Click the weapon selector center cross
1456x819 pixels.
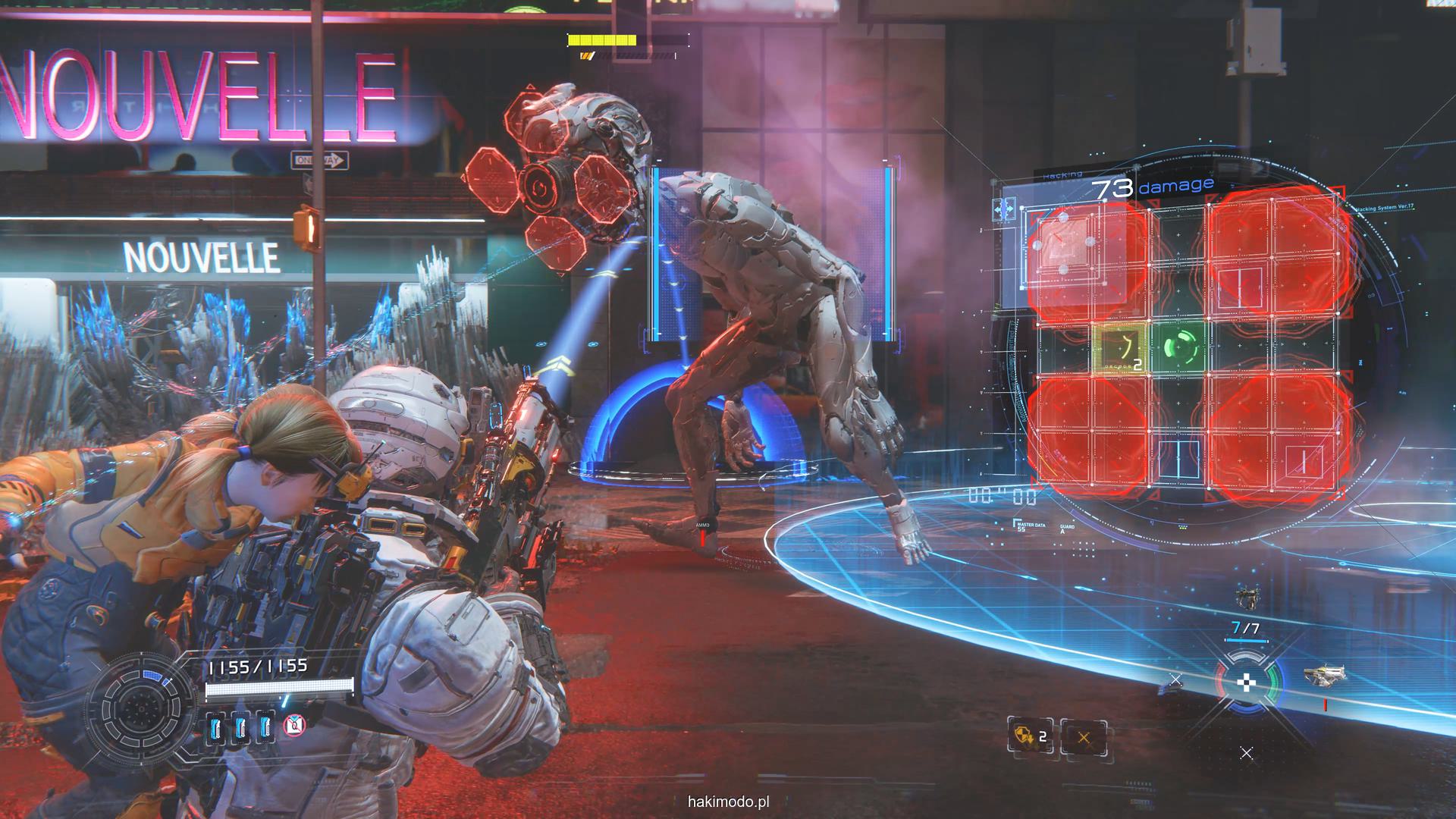(x=1246, y=684)
